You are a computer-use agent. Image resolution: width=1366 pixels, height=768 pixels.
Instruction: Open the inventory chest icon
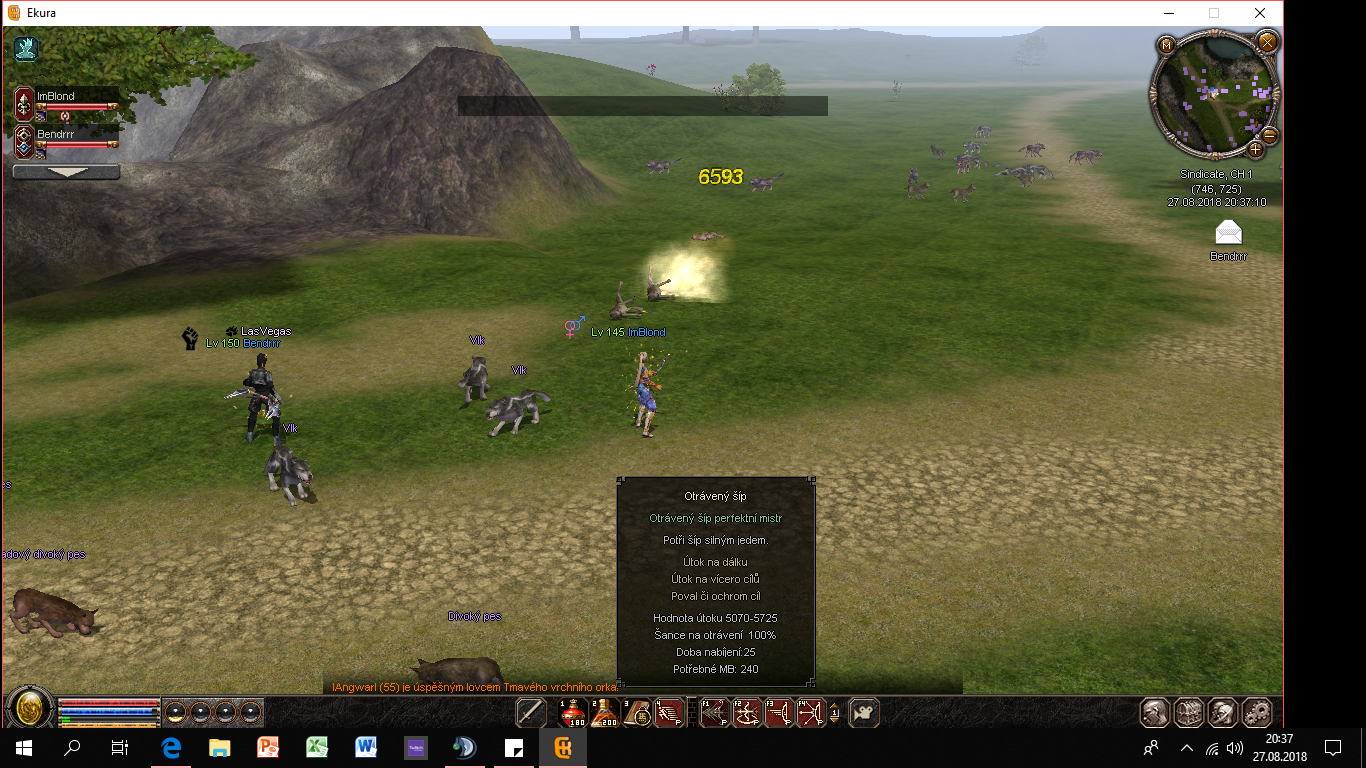(x=1189, y=712)
